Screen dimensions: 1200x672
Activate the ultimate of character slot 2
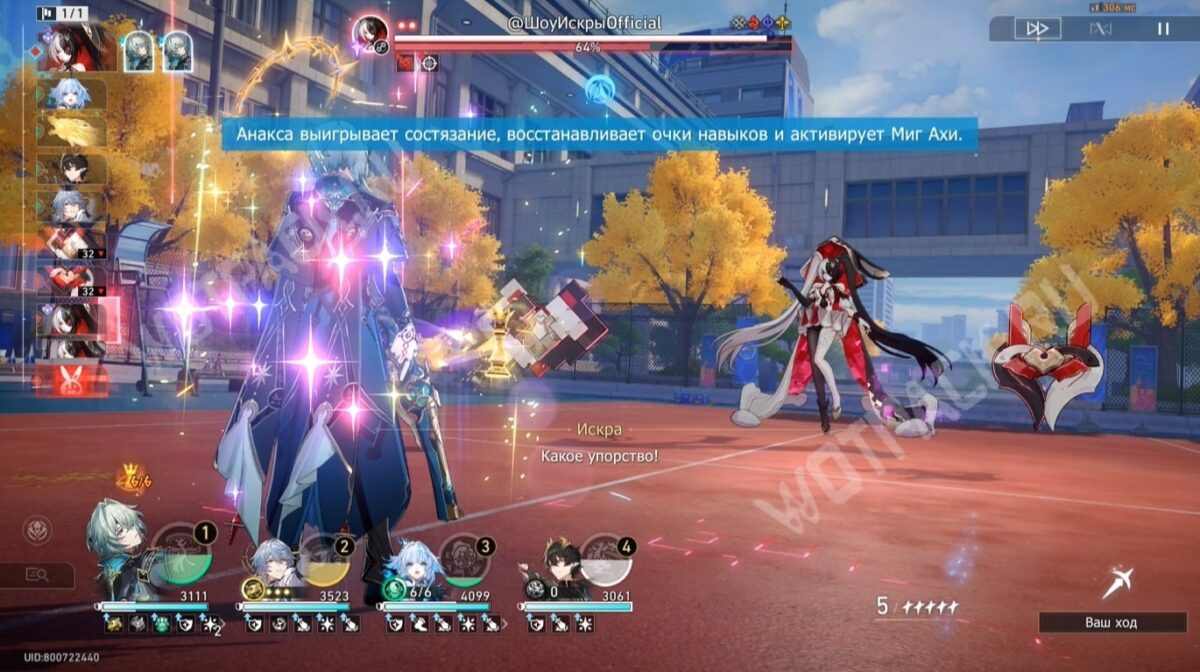[x=323, y=560]
